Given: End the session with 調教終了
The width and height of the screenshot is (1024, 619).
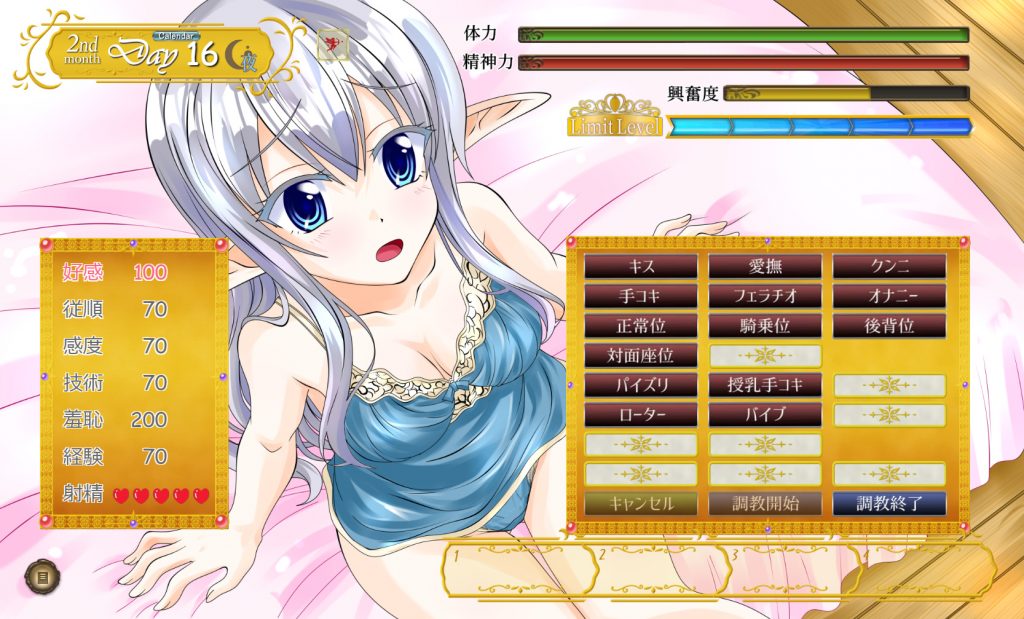Looking at the screenshot, I should point(889,503).
